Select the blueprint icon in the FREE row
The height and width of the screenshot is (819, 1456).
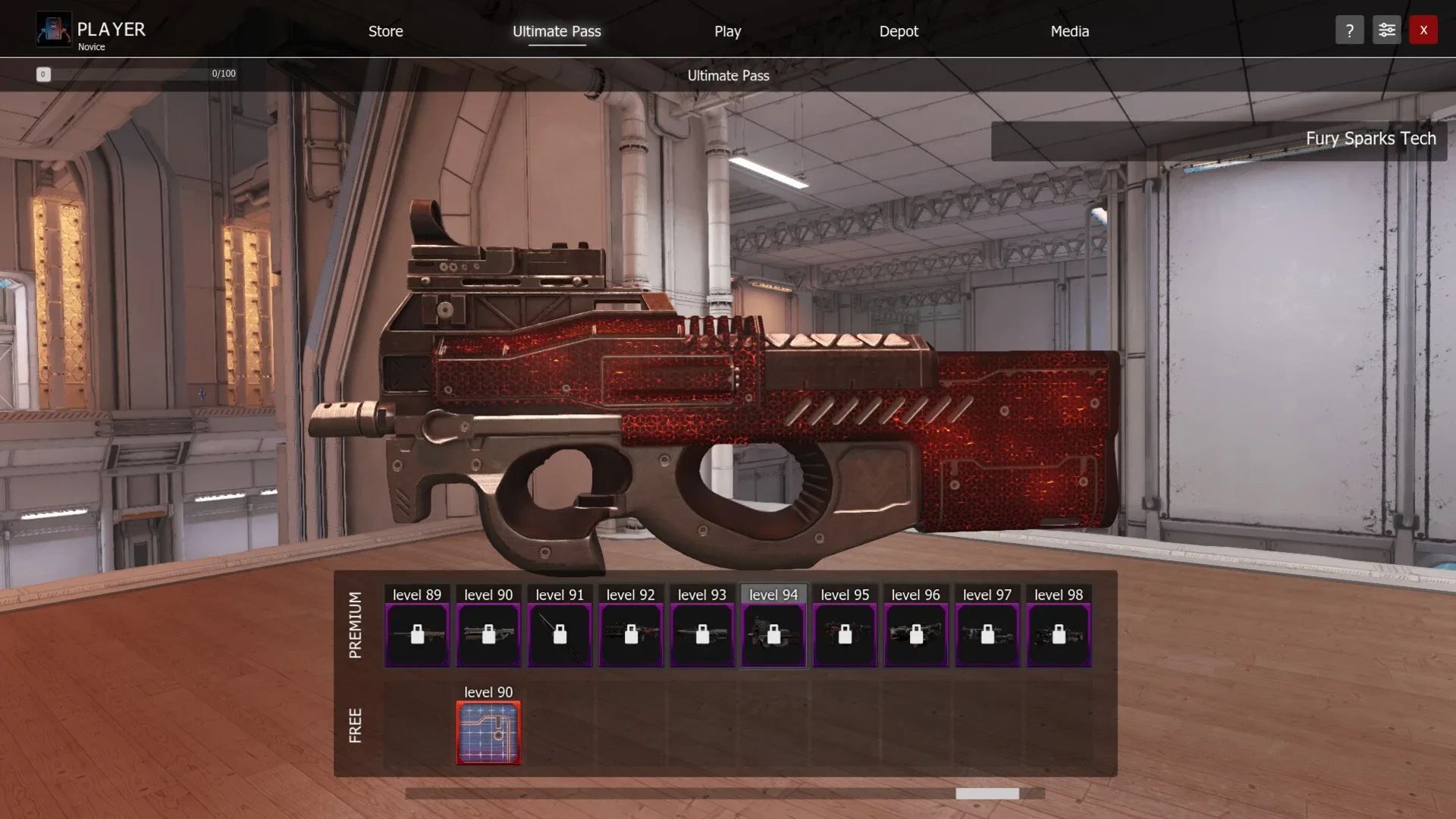pyautogui.click(x=488, y=733)
